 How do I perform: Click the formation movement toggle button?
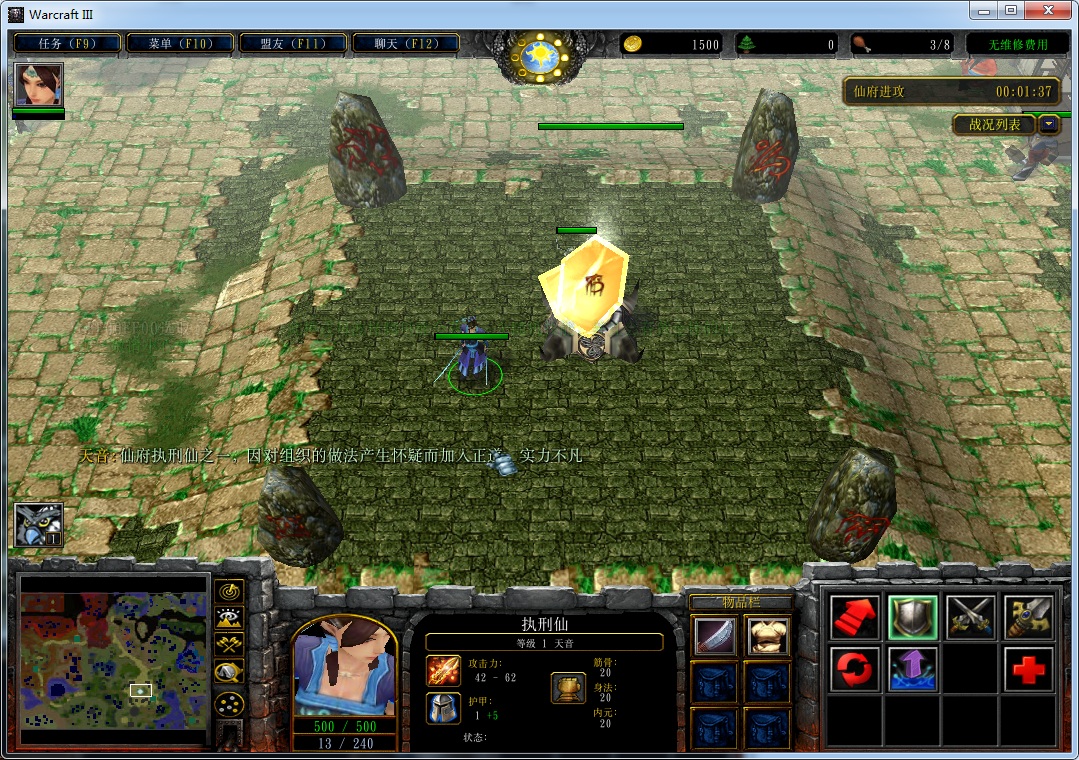230,702
